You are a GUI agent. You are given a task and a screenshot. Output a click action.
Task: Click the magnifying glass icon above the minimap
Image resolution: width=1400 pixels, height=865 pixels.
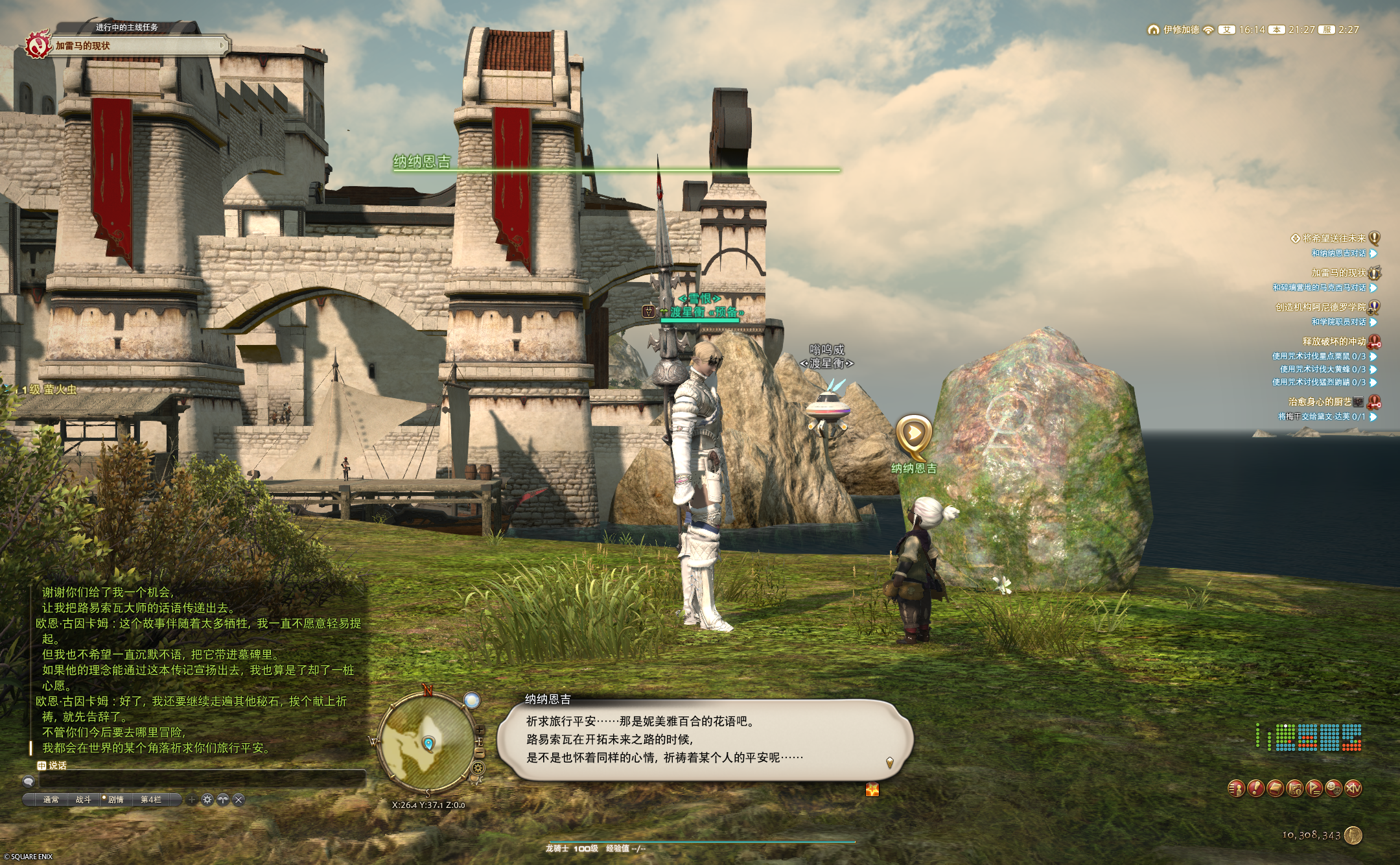(471, 700)
